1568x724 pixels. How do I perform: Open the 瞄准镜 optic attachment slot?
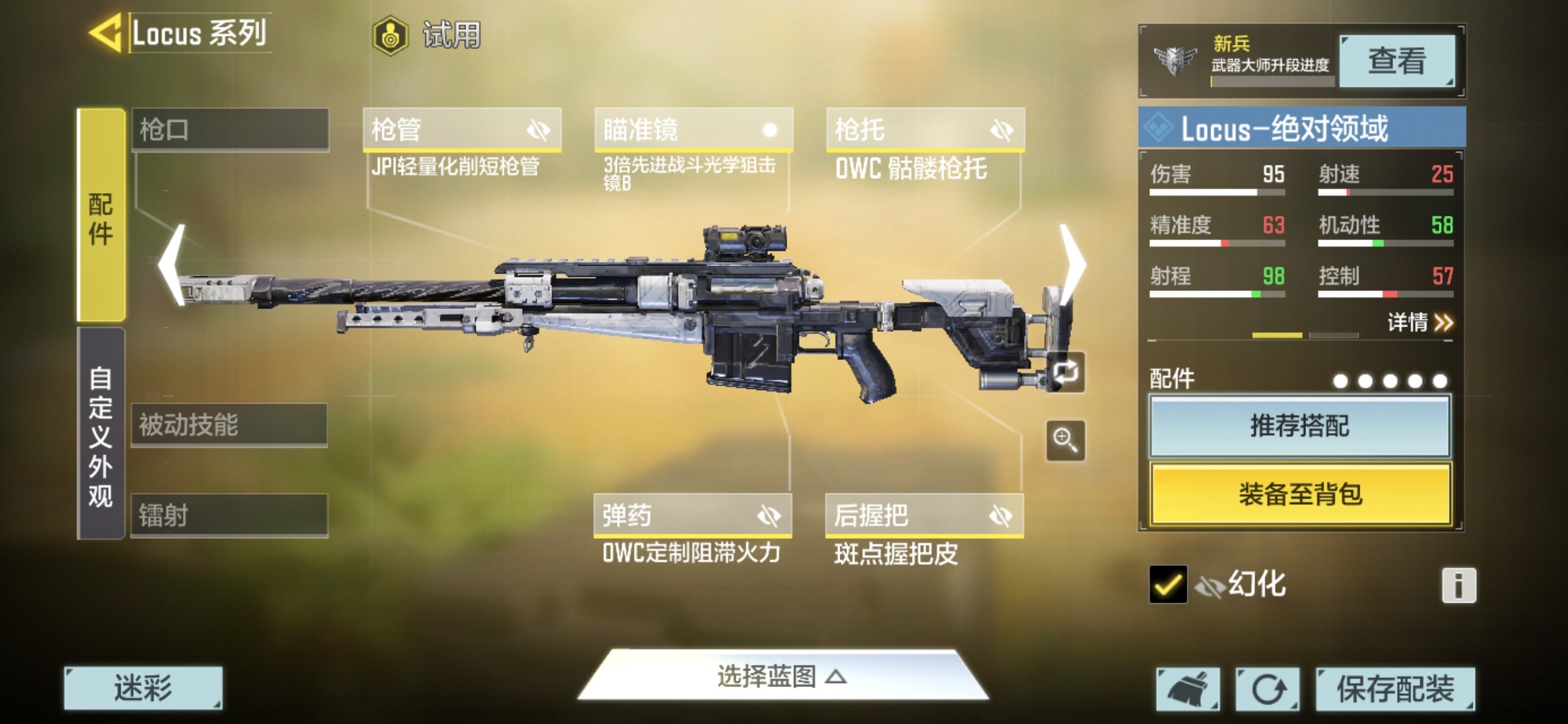694,129
